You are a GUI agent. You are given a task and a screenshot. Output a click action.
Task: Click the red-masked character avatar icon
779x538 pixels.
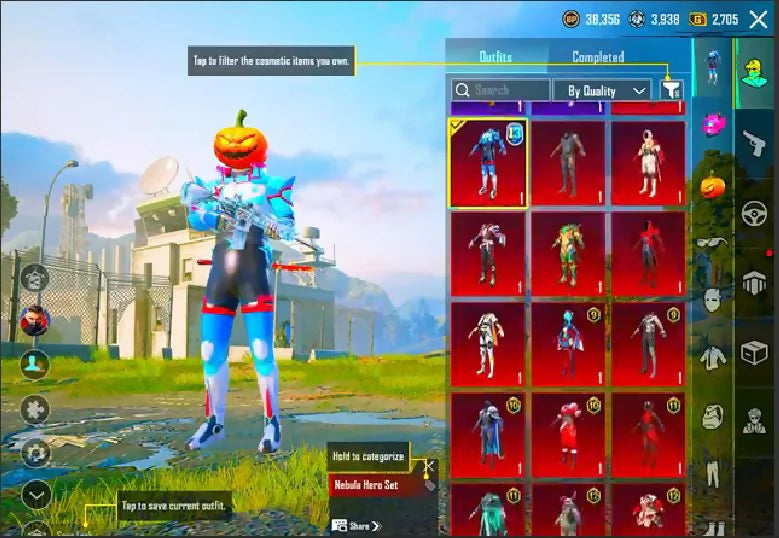pos(35,321)
